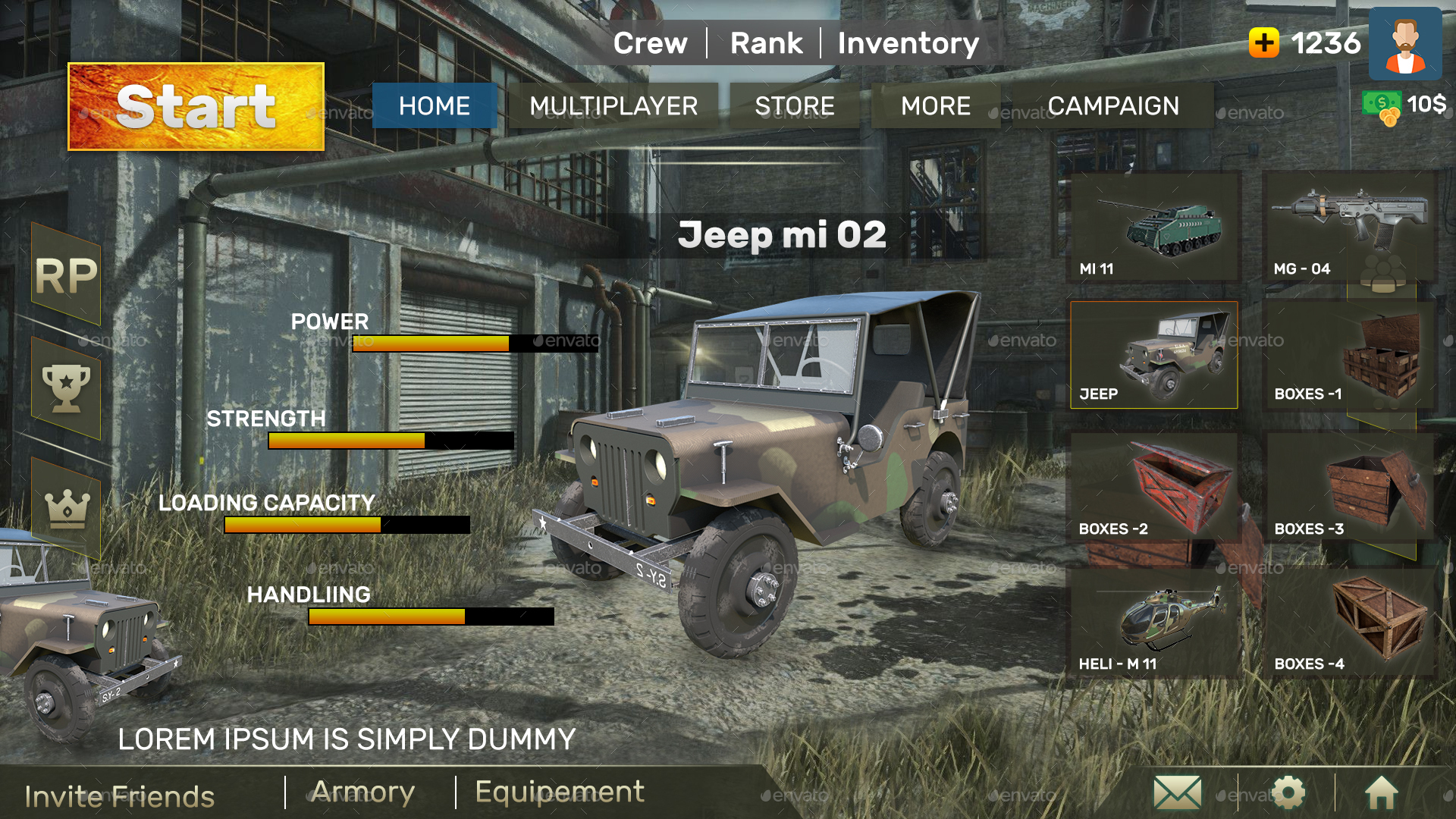Switch to the MULTIPLAYER tab
Image resolution: width=1456 pixels, height=819 pixels.
(615, 106)
